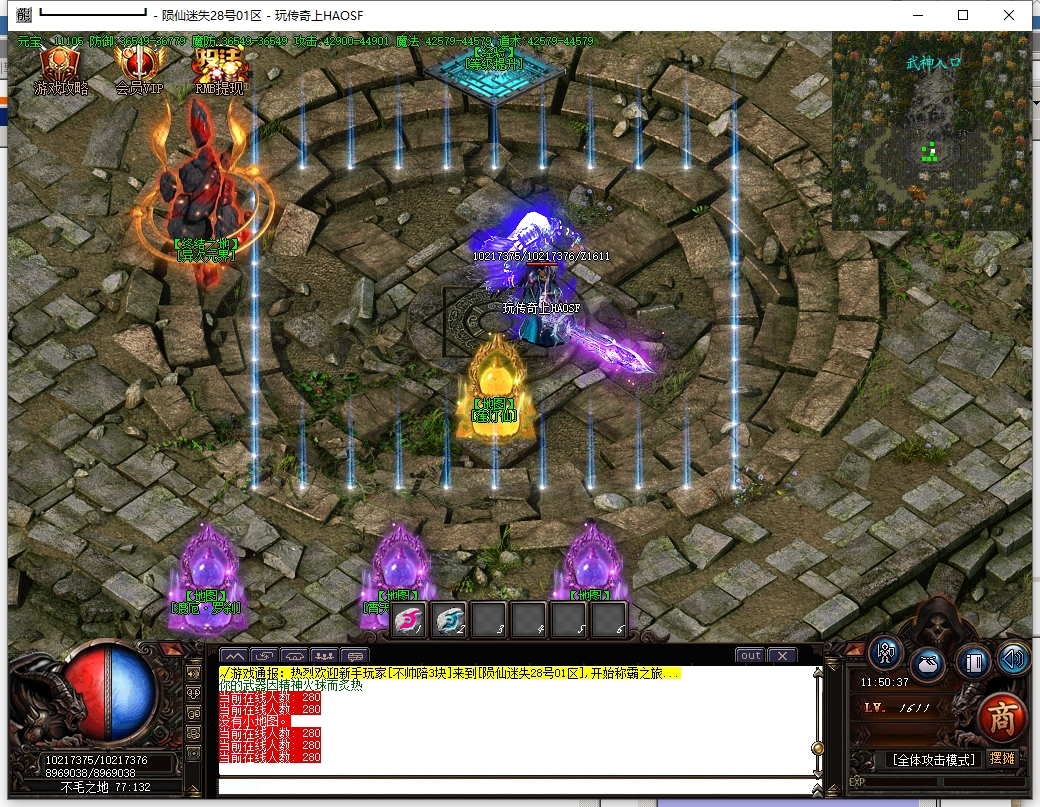Switch the 全体攻击模式 attack mode

click(932, 760)
